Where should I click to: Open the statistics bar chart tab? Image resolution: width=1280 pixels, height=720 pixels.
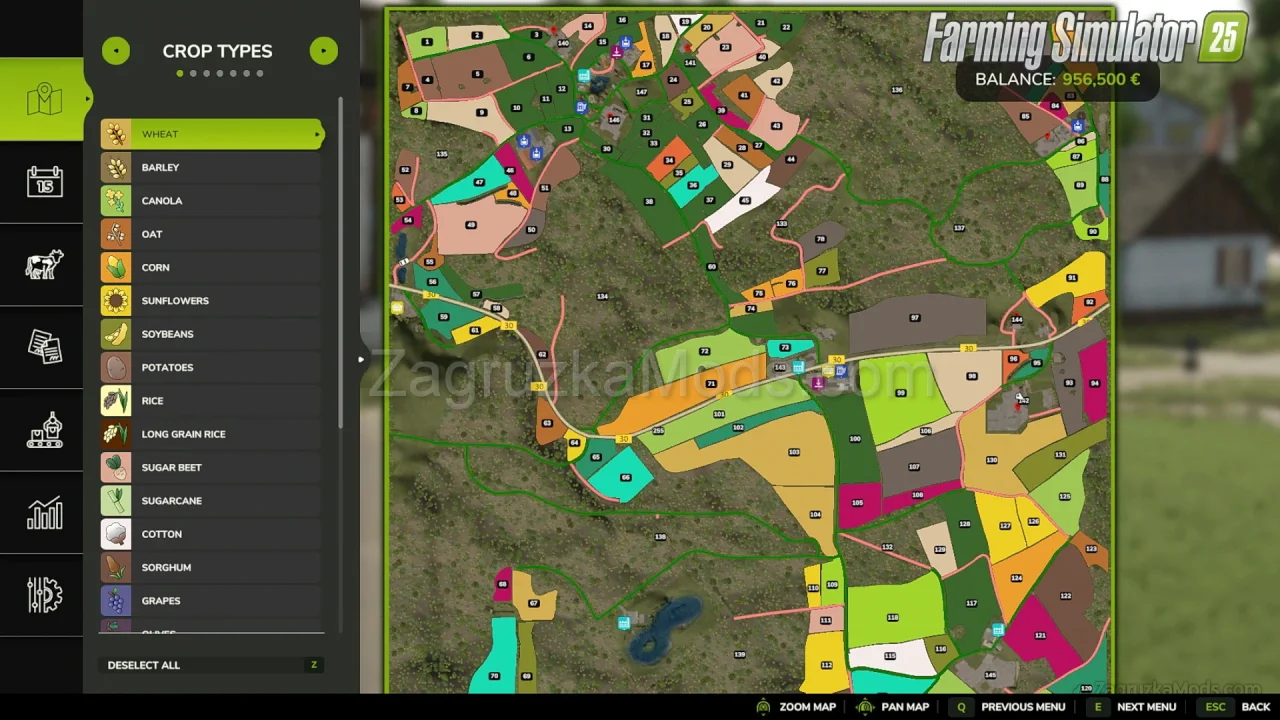coord(44,513)
